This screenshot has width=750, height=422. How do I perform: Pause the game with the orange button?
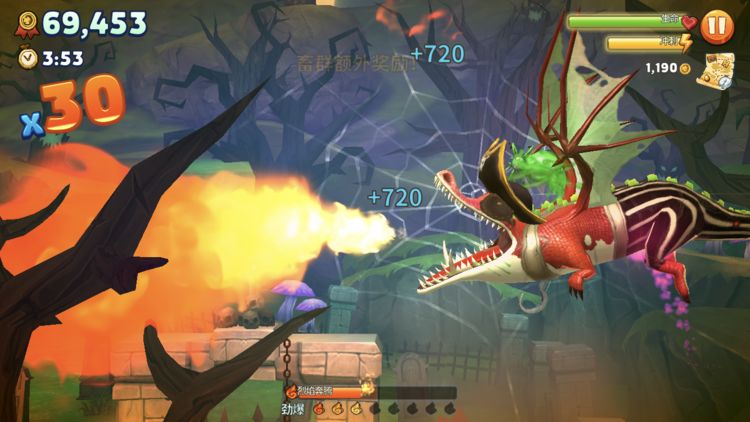click(x=716, y=27)
